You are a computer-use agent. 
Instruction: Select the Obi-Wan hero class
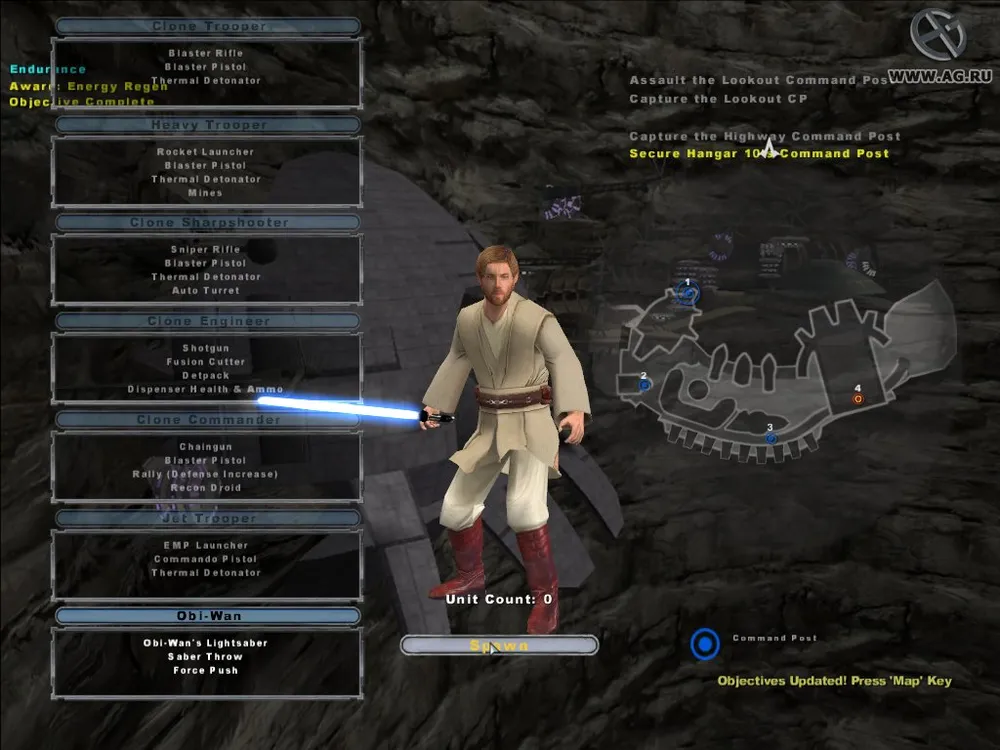(x=208, y=616)
